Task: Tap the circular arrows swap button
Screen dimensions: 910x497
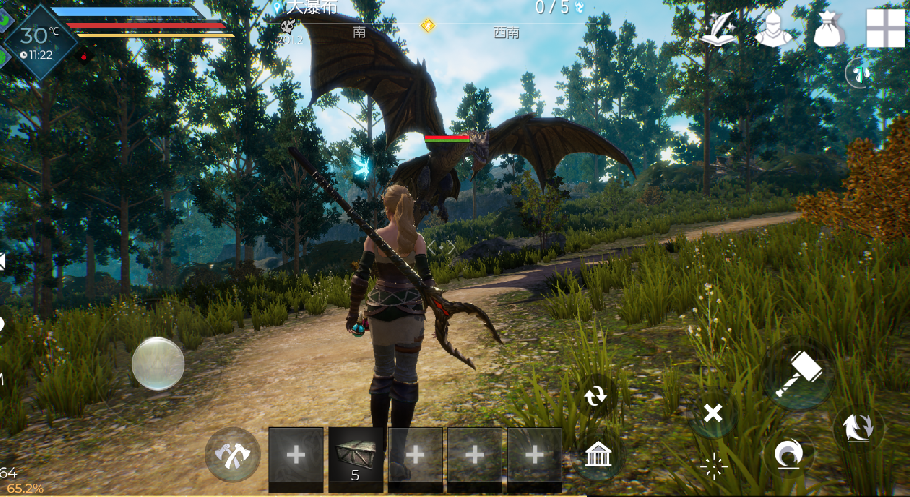Action: [596, 395]
